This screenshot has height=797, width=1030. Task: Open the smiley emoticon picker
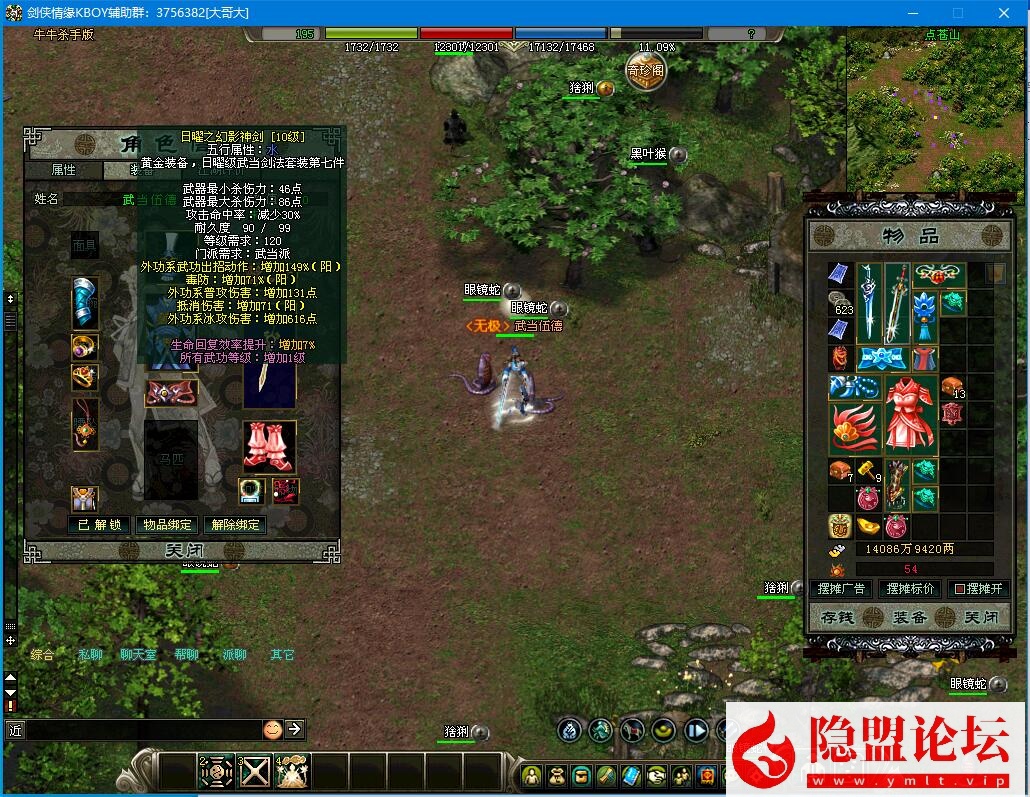pyautogui.click(x=272, y=730)
